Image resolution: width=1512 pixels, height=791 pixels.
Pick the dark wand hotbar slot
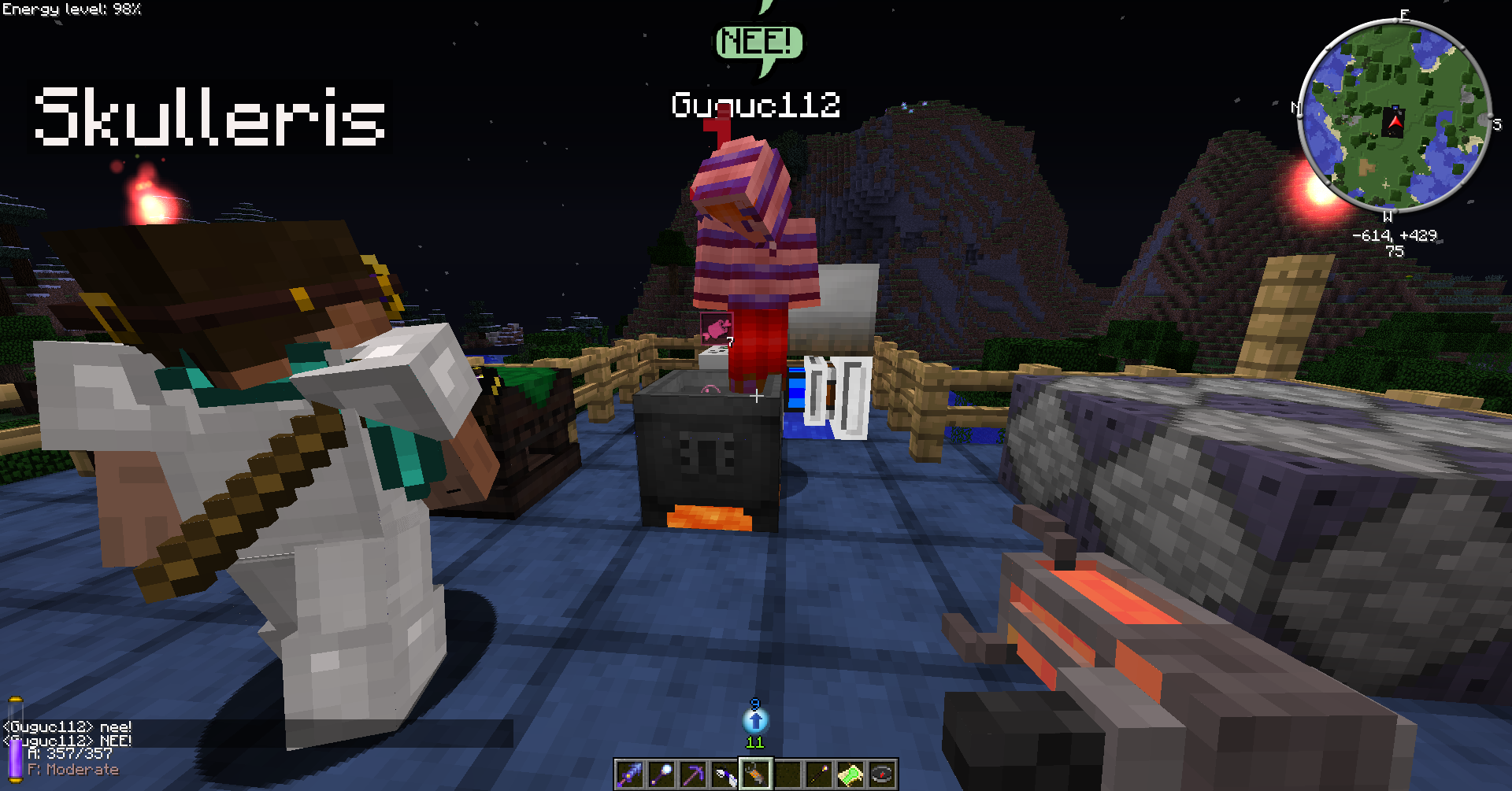(x=819, y=775)
